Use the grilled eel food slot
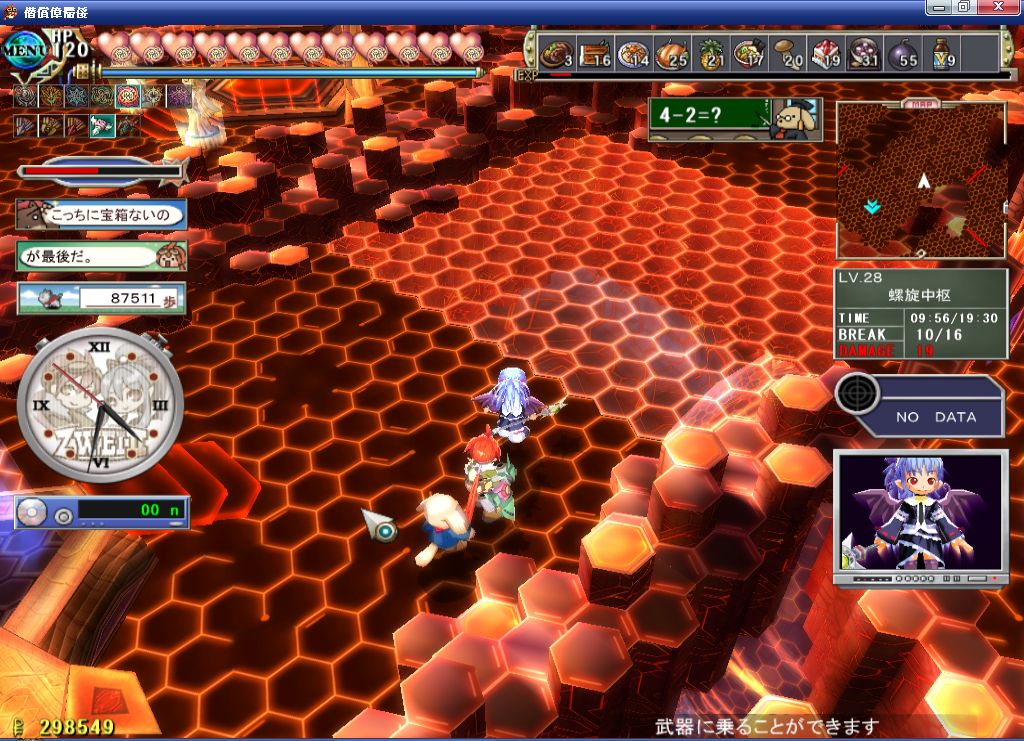 [594, 52]
